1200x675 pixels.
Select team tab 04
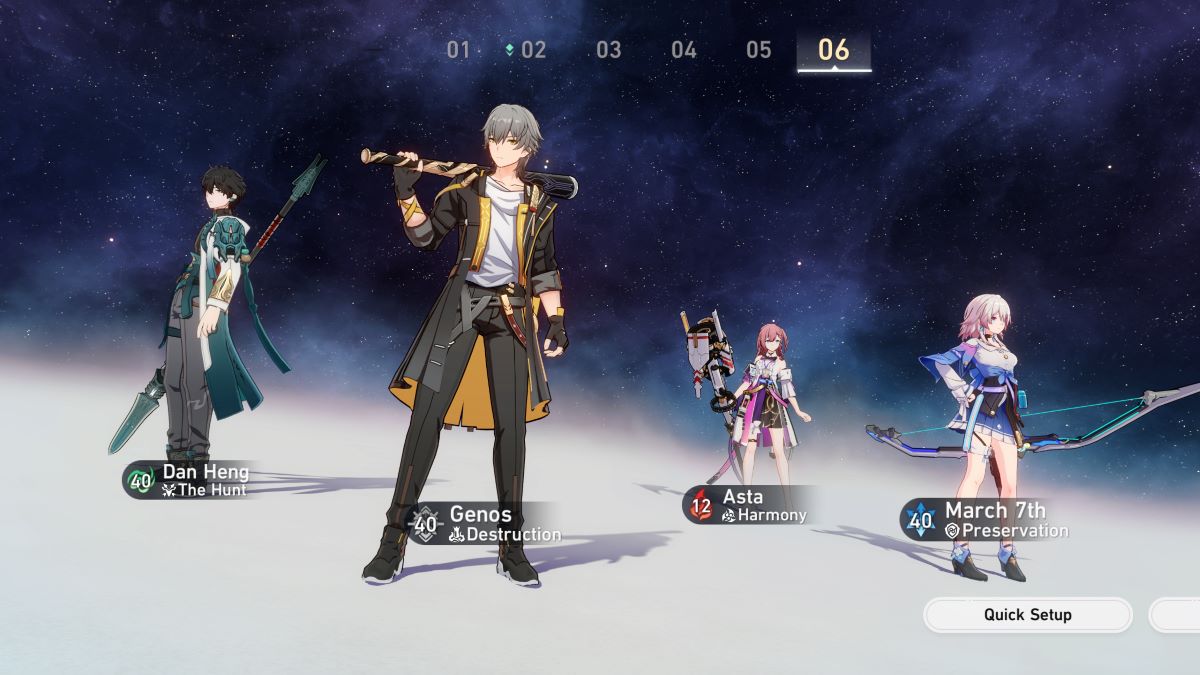[x=683, y=50]
